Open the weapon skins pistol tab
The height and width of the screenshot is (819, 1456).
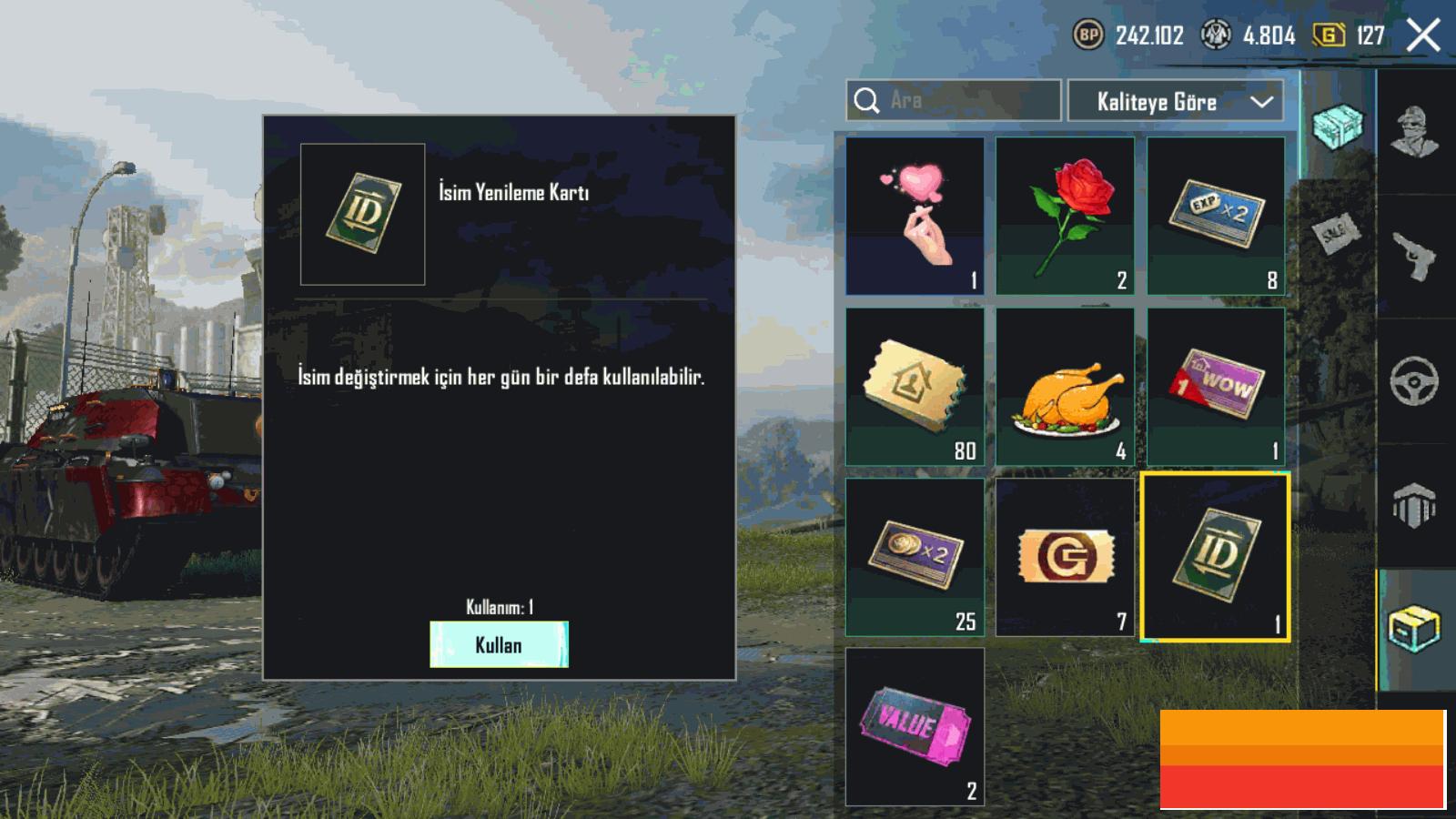click(x=1415, y=257)
